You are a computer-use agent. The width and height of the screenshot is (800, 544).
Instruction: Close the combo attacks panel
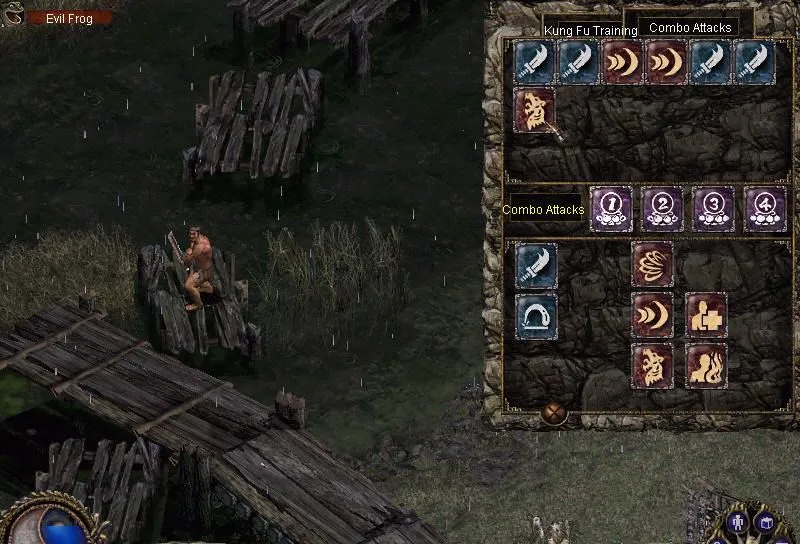(554, 413)
